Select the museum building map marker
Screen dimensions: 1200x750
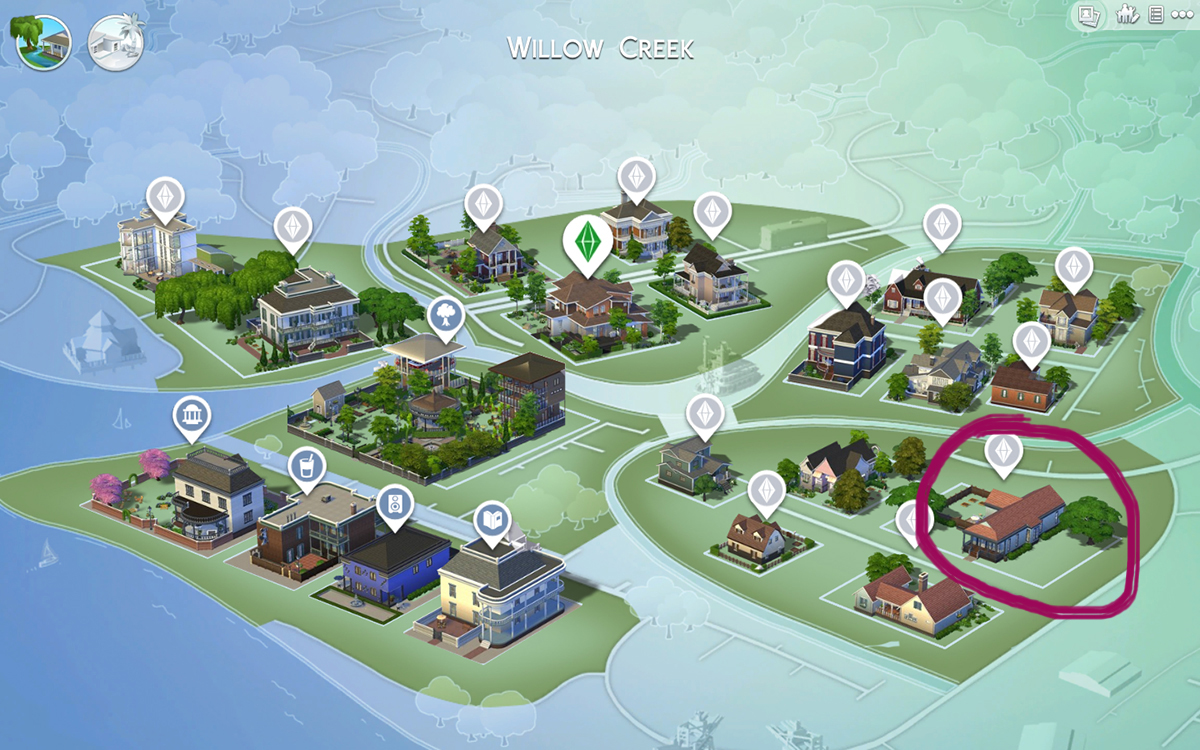(190, 415)
